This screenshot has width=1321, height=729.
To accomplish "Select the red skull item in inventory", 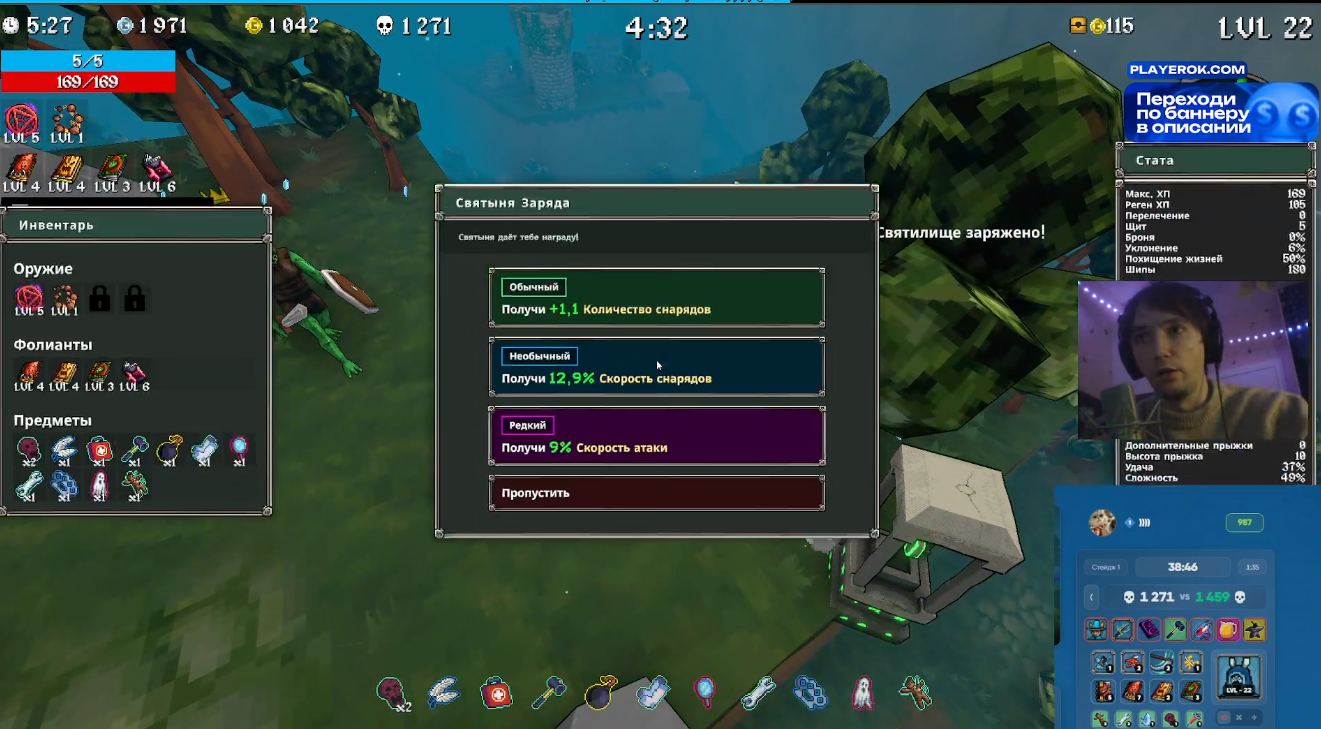I will (29, 450).
